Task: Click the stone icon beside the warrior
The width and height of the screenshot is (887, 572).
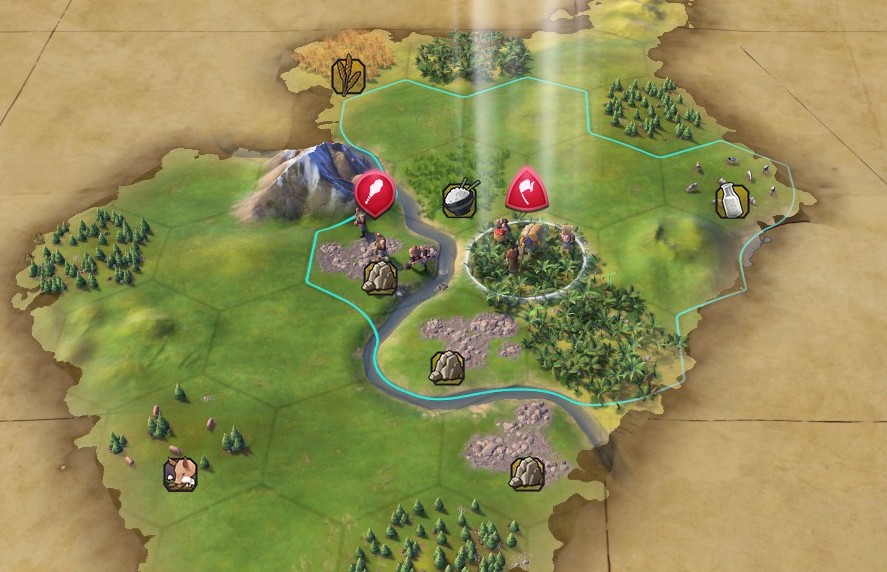Action: point(379,277)
